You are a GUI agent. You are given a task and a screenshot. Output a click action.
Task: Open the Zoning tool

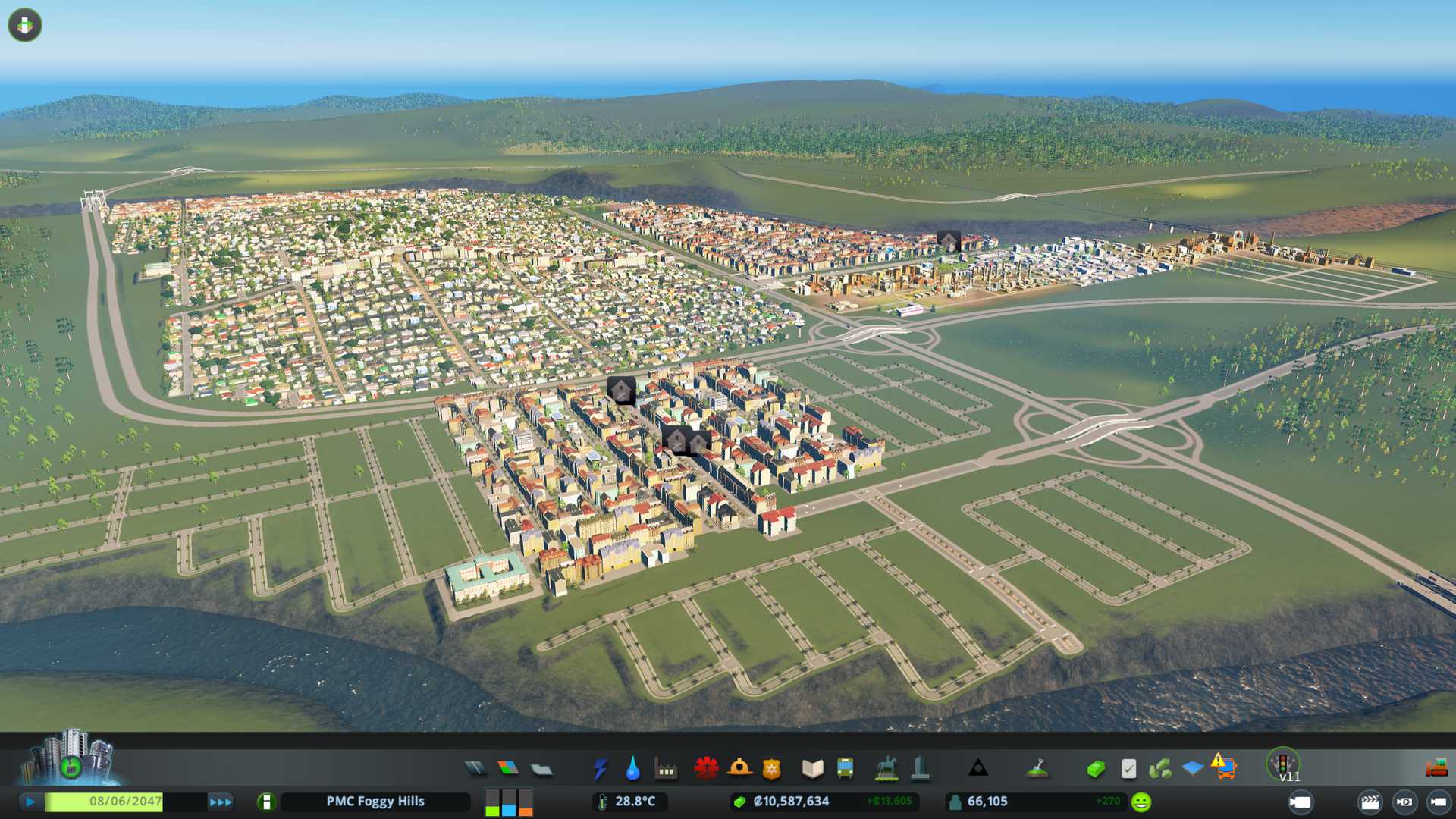click(508, 769)
